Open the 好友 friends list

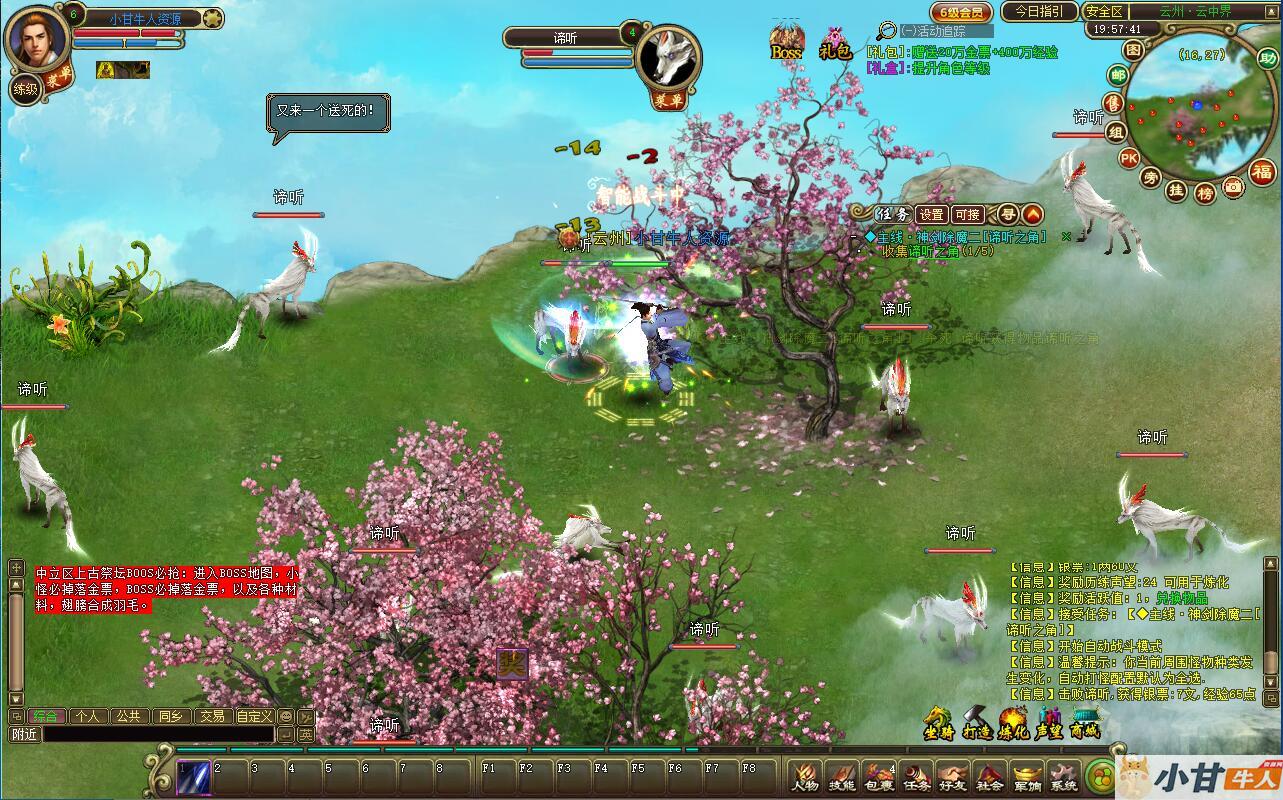[952, 776]
